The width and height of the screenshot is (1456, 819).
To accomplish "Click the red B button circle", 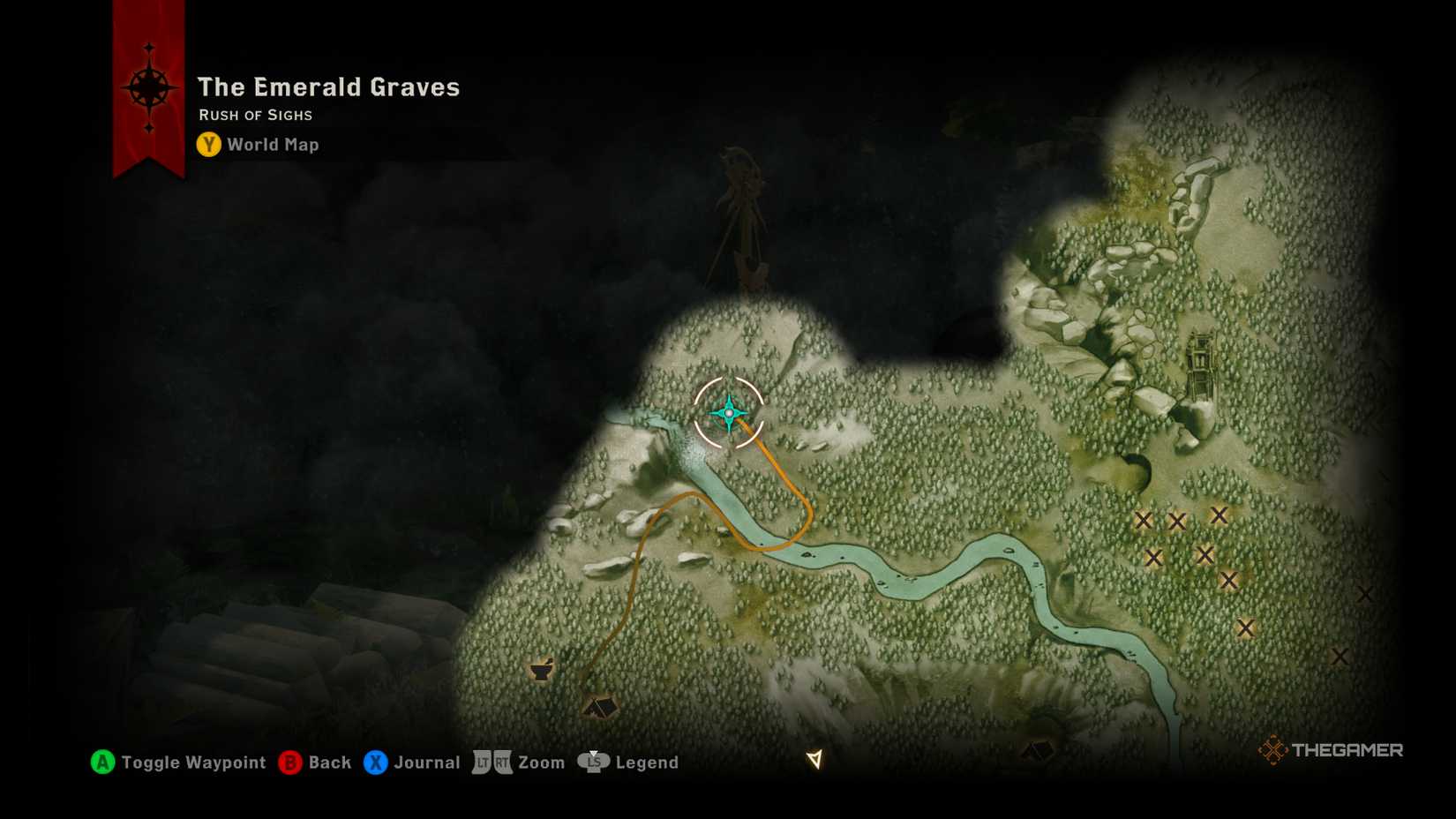I will [290, 762].
